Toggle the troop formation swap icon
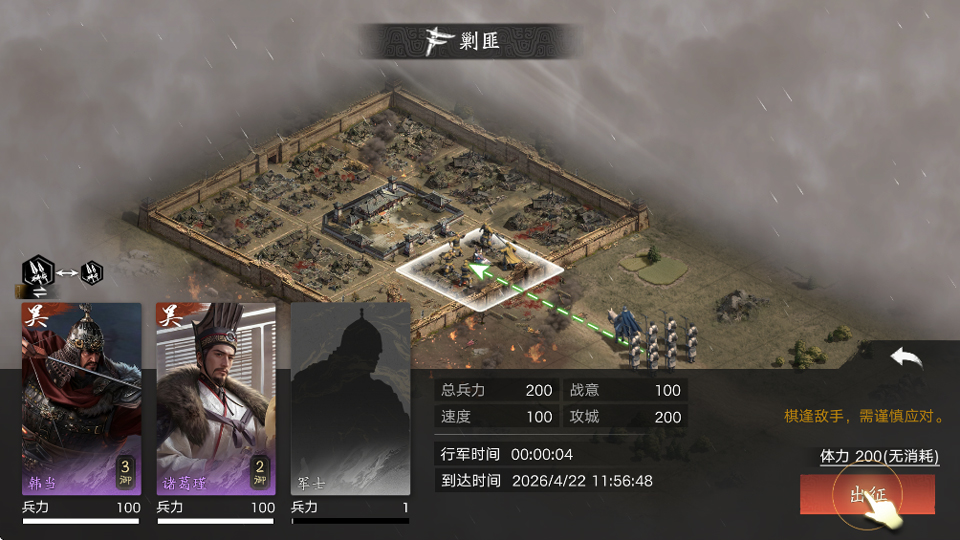Image resolution: width=960 pixels, height=540 pixels. coord(63,272)
